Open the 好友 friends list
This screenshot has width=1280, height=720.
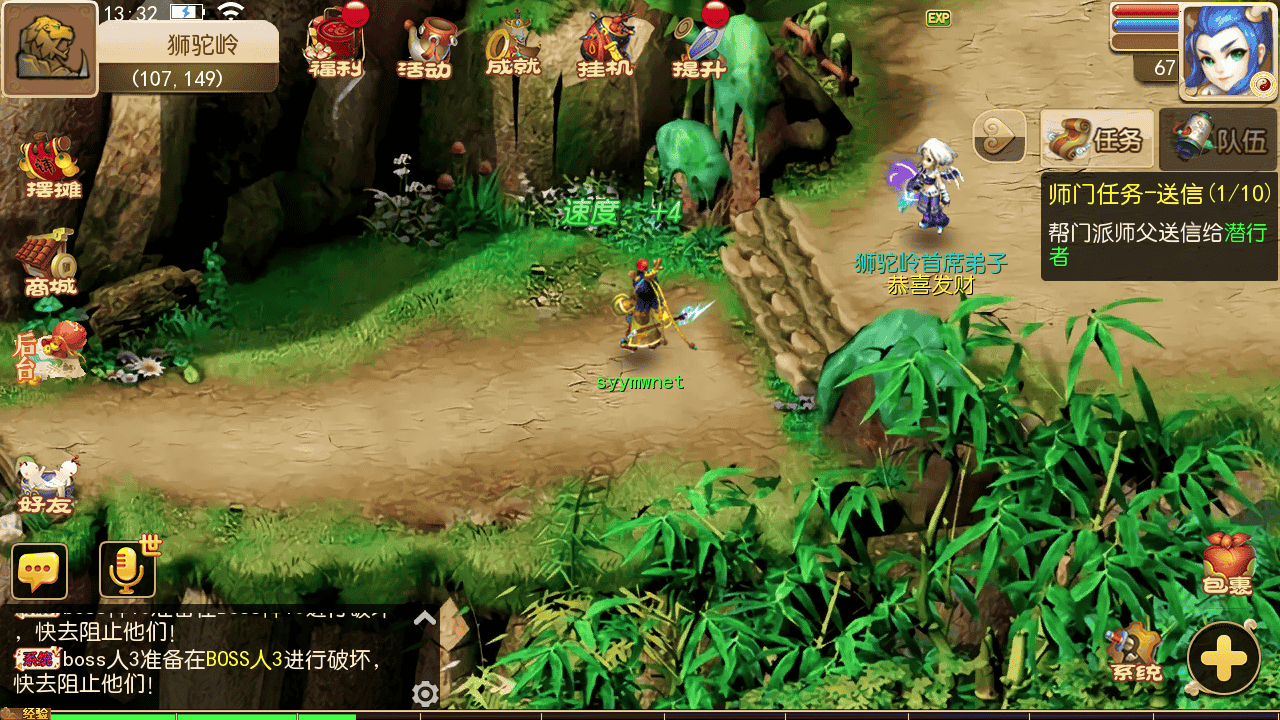46,486
